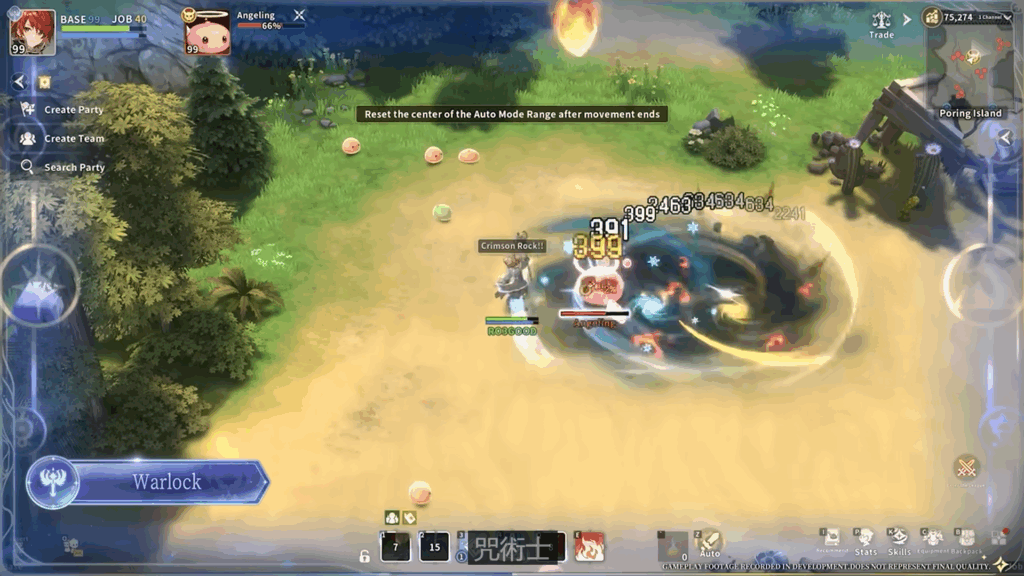
Task: Open the Trade menu
Action: [881, 24]
